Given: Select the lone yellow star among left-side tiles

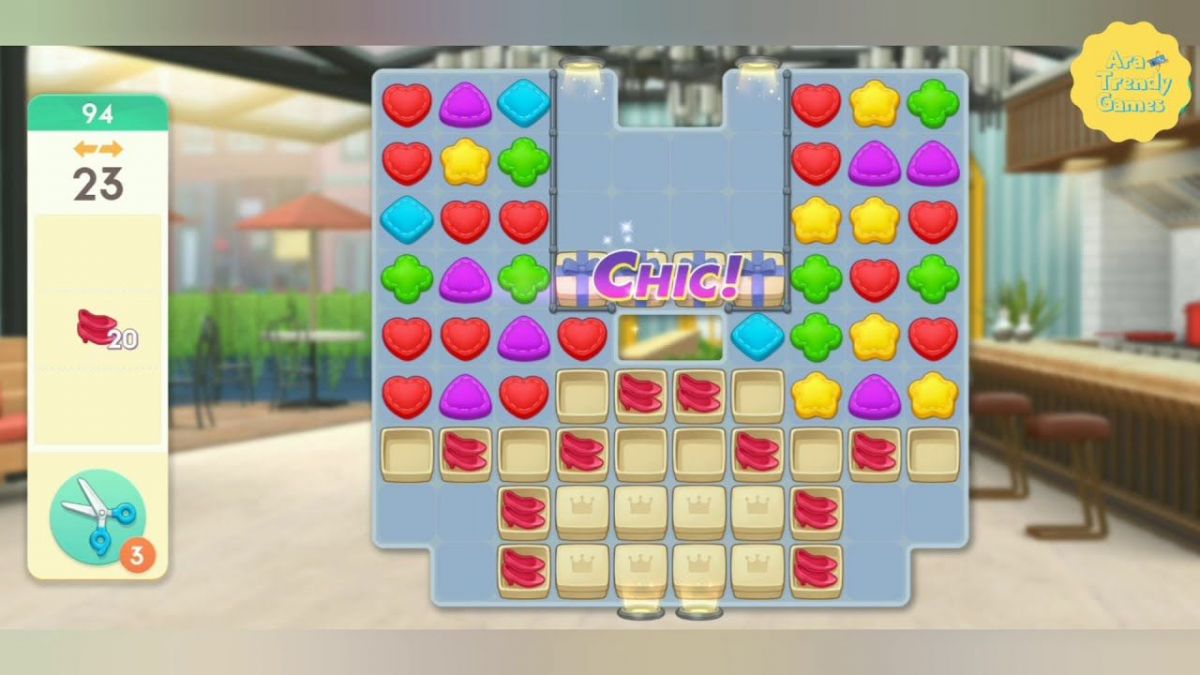Looking at the screenshot, I should coord(465,161).
